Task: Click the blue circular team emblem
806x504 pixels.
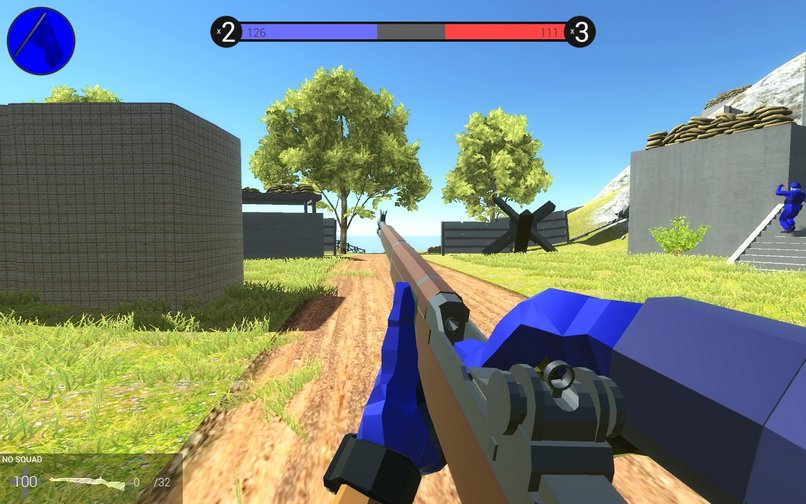Action: click(x=41, y=41)
